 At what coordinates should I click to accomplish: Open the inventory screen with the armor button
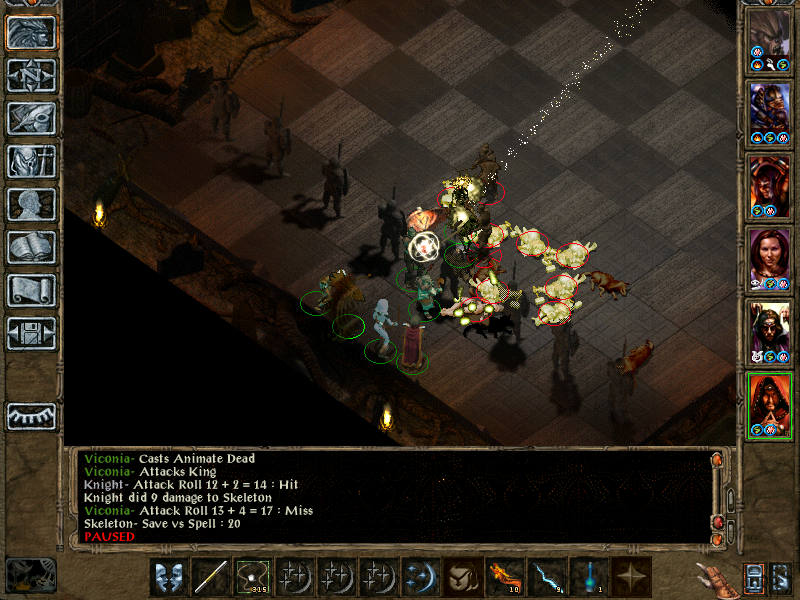[31, 161]
